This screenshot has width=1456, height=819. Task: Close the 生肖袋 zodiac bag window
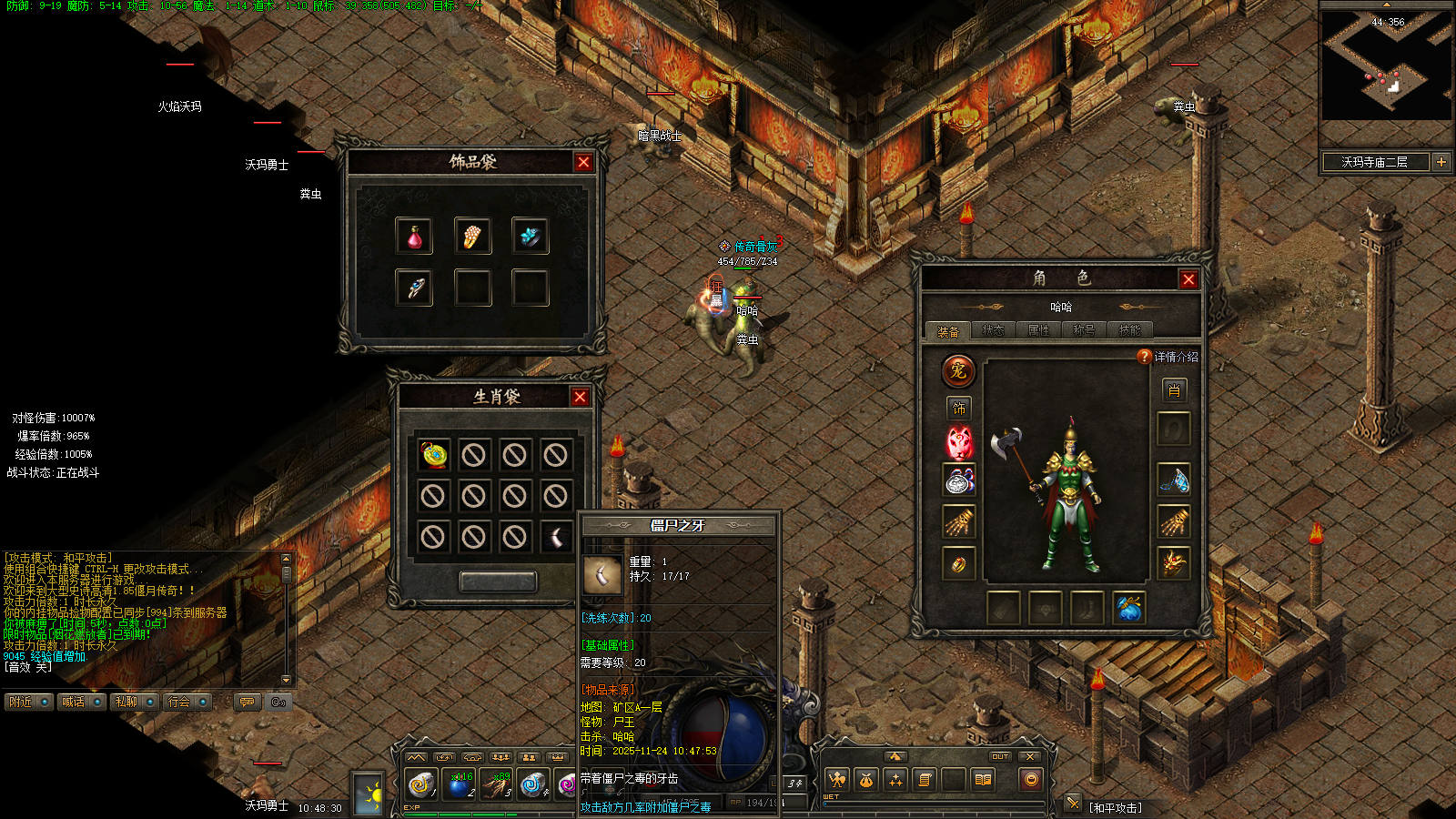click(580, 397)
